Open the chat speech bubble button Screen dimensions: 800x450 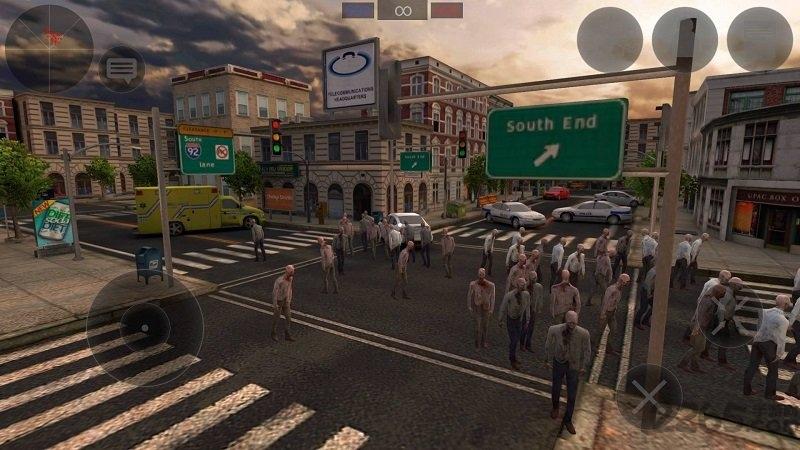[x=122, y=70]
